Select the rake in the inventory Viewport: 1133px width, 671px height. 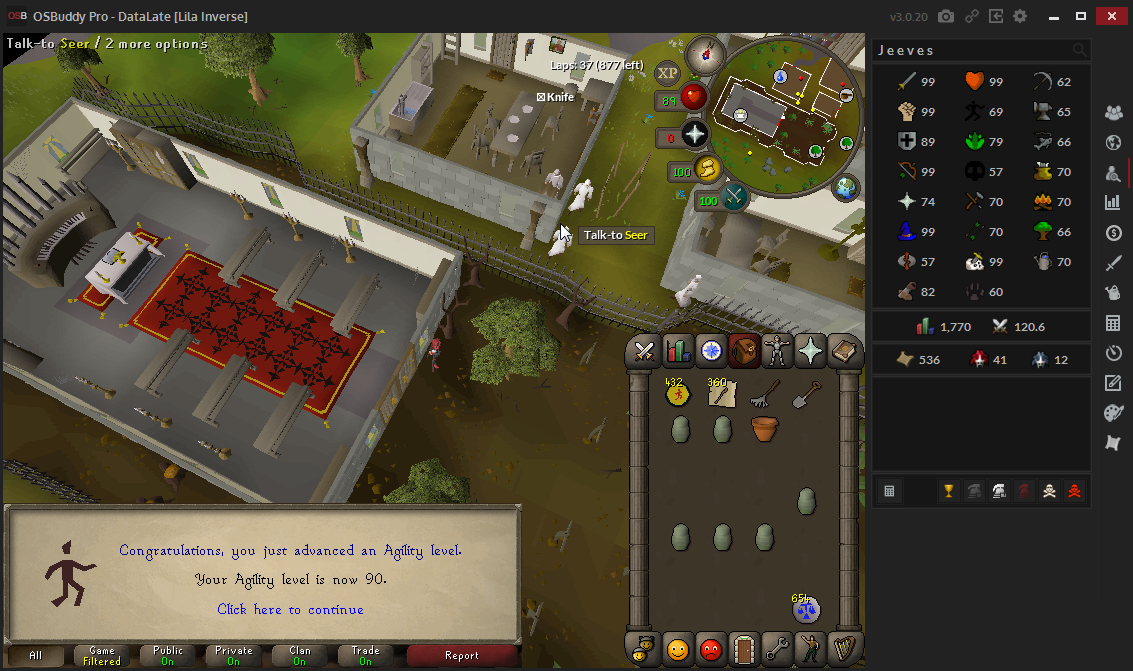tap(764, 395)
